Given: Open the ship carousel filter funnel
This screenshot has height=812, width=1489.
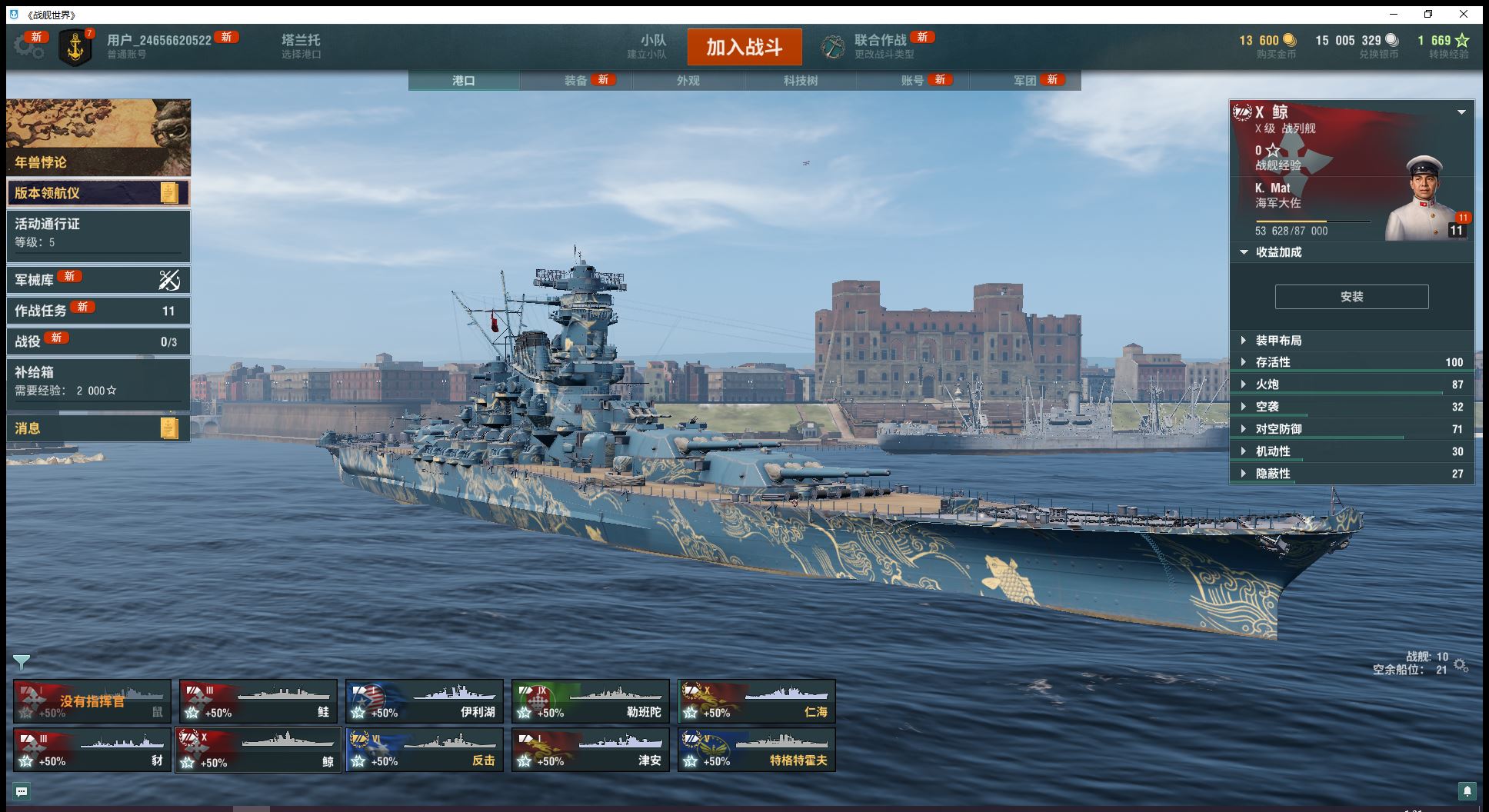Looking at the screenshot, I should tap(22, 661).
